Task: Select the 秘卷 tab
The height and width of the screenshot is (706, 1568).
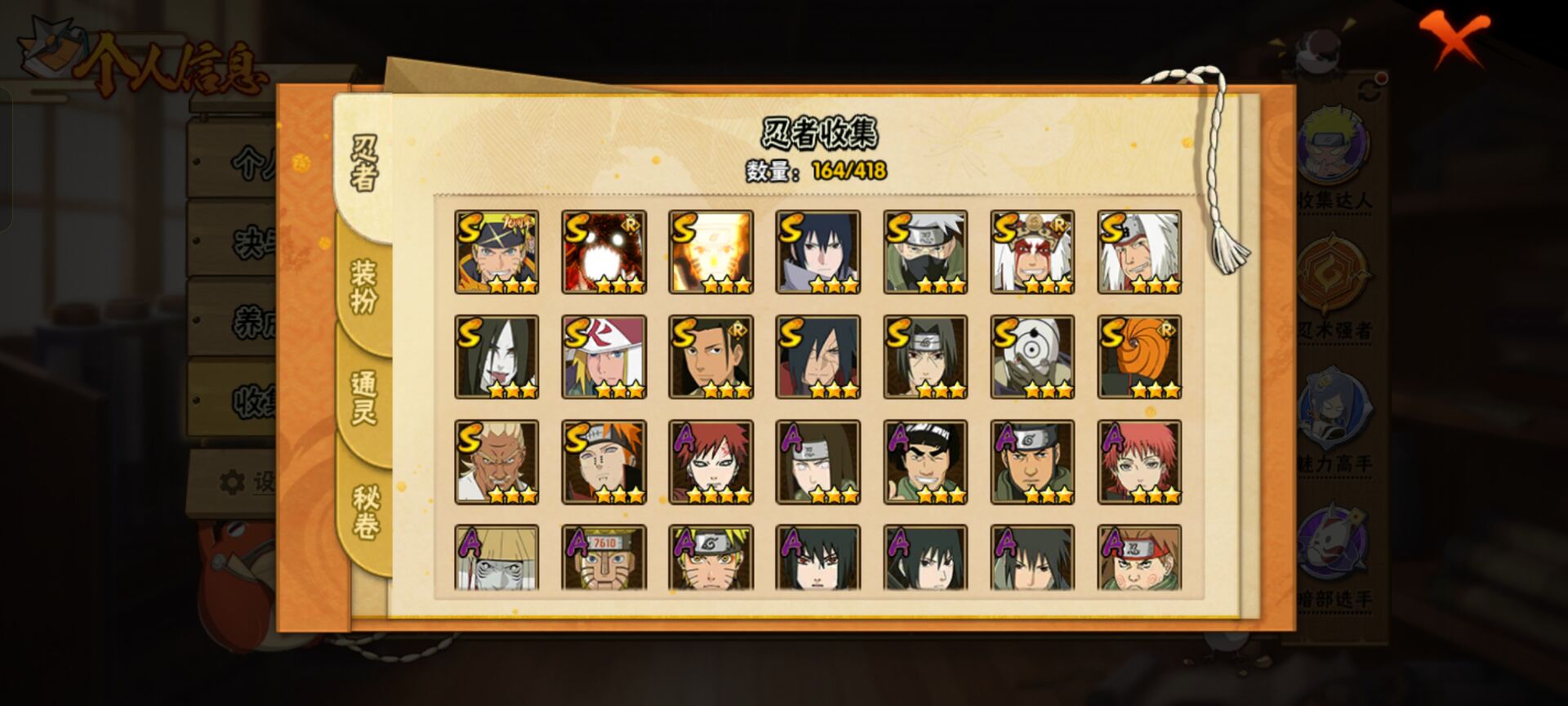Action: 365,512
